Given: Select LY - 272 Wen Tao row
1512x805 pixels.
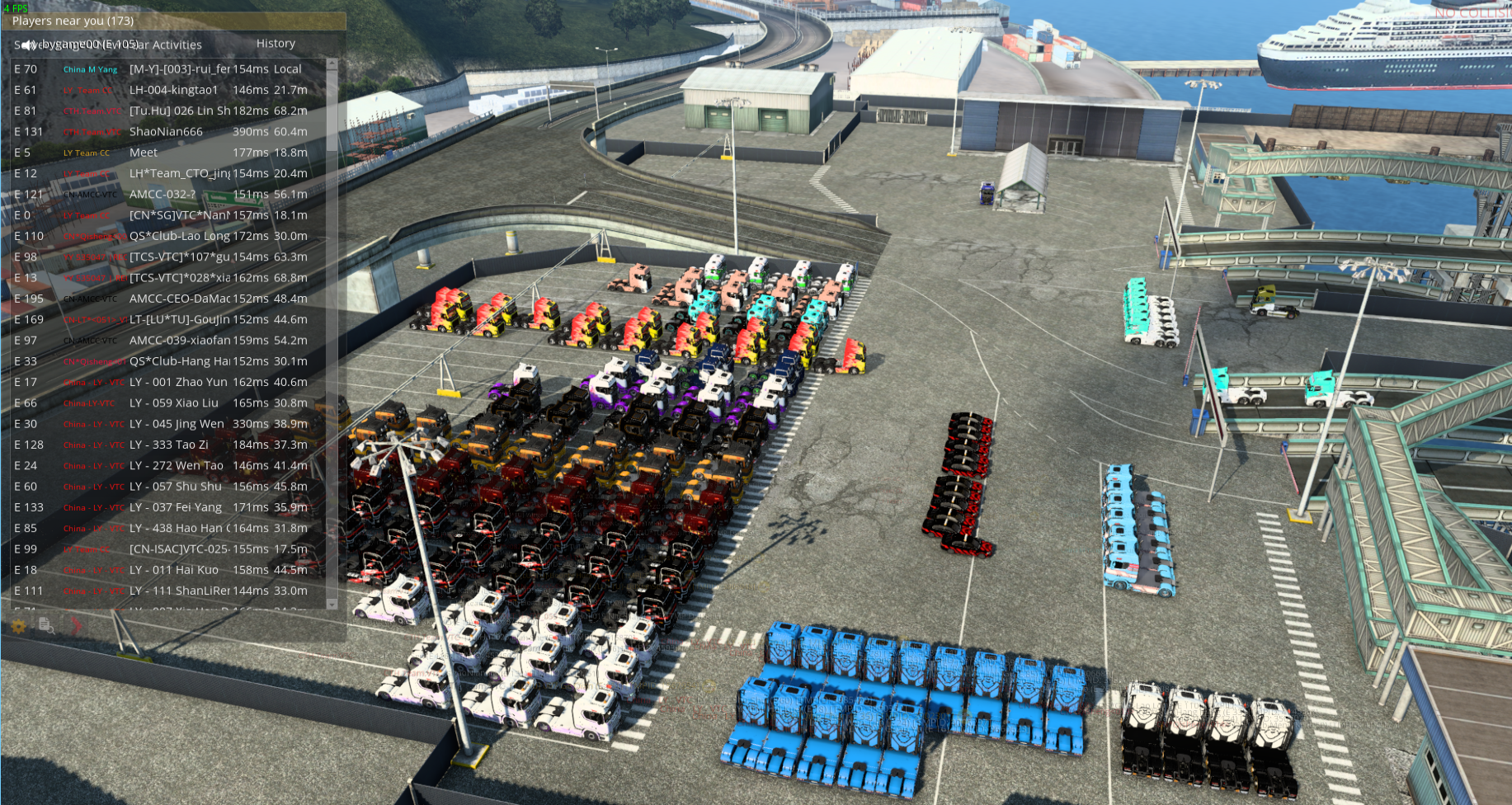Looking at the screenshot, I should [177, 465].
